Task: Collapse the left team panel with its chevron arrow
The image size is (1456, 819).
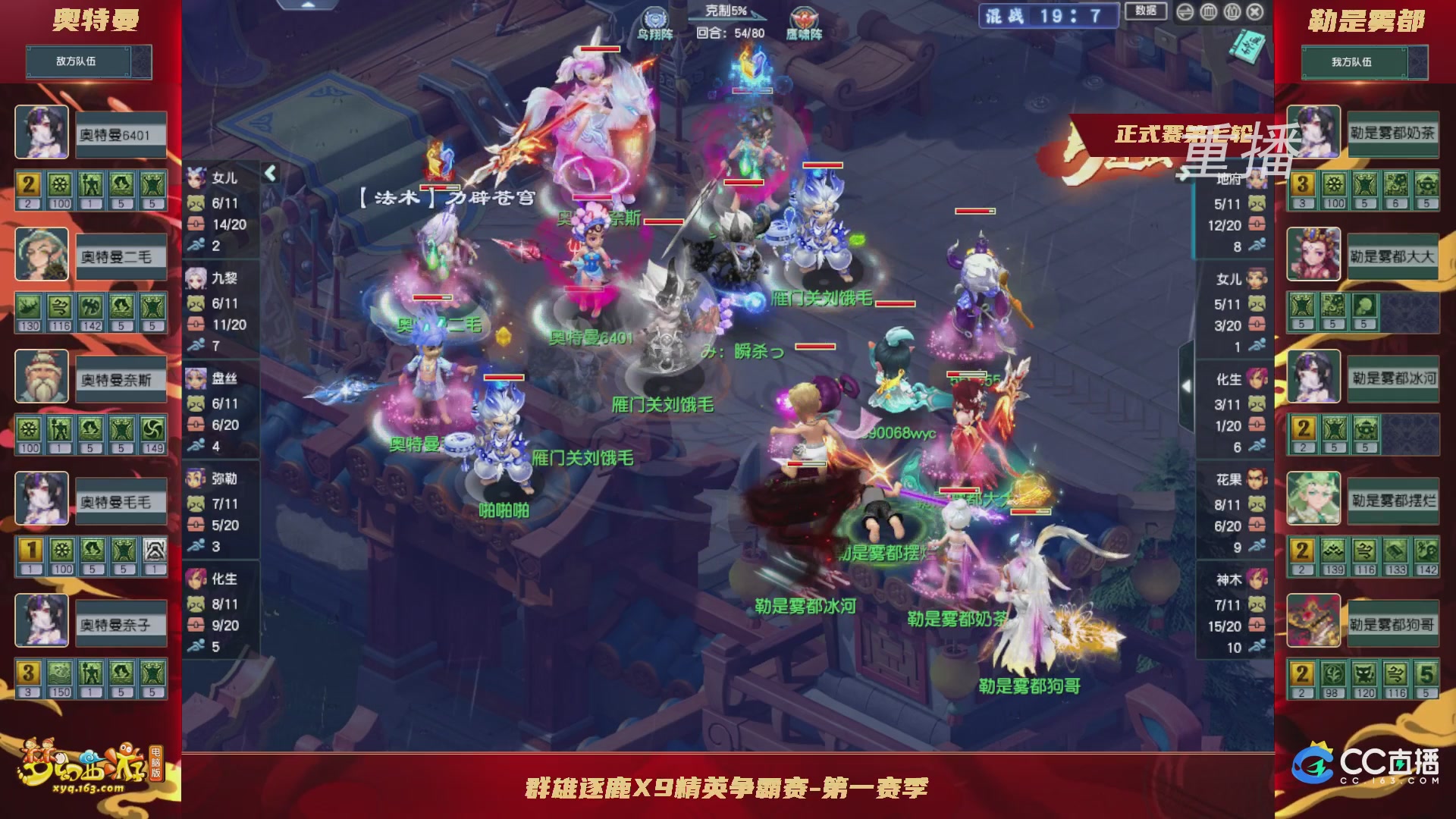Action: click(x=270, y=173)
